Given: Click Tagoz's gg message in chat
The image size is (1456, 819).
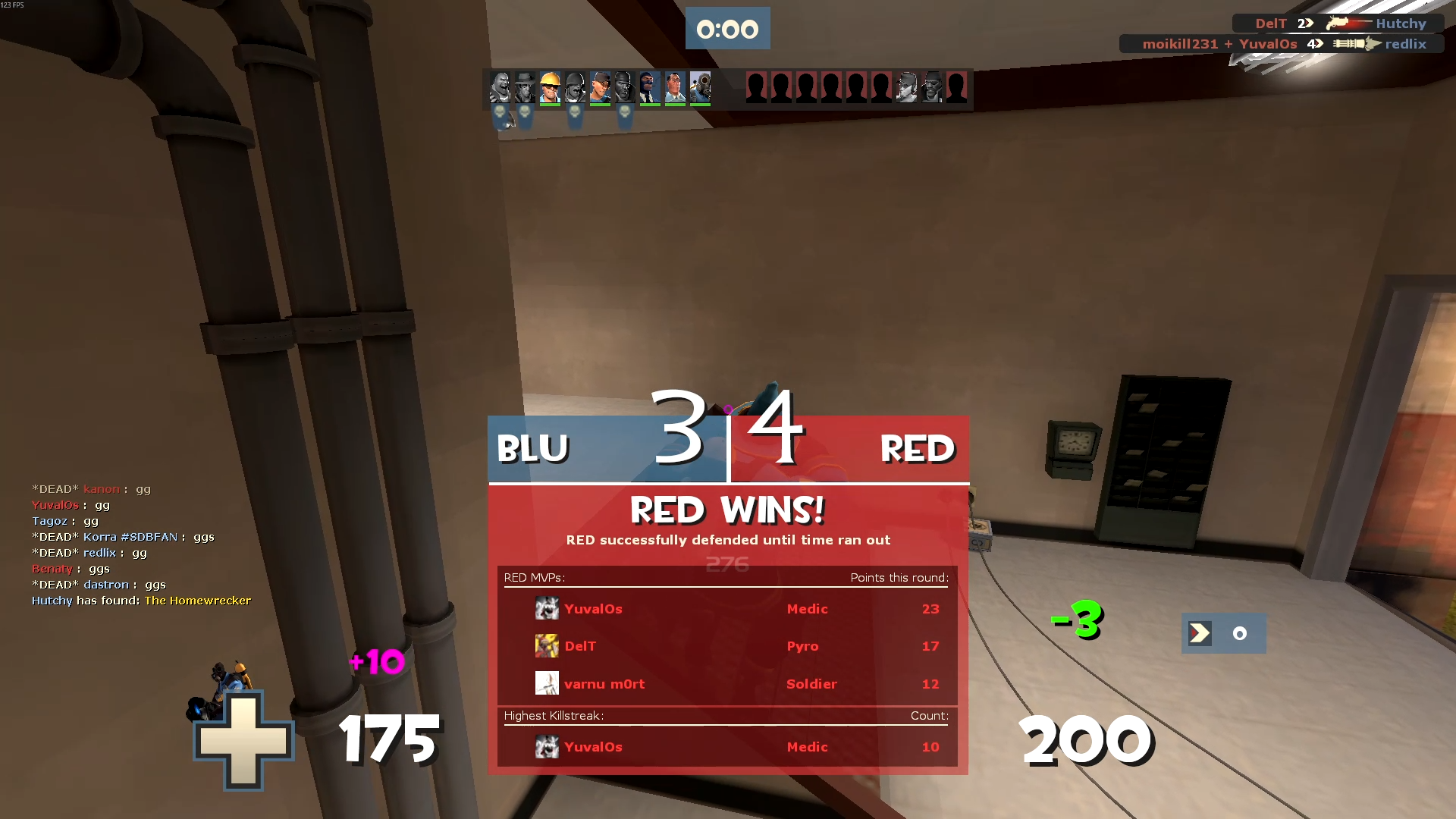Looking at the screenshot, I should pos(65,521).
